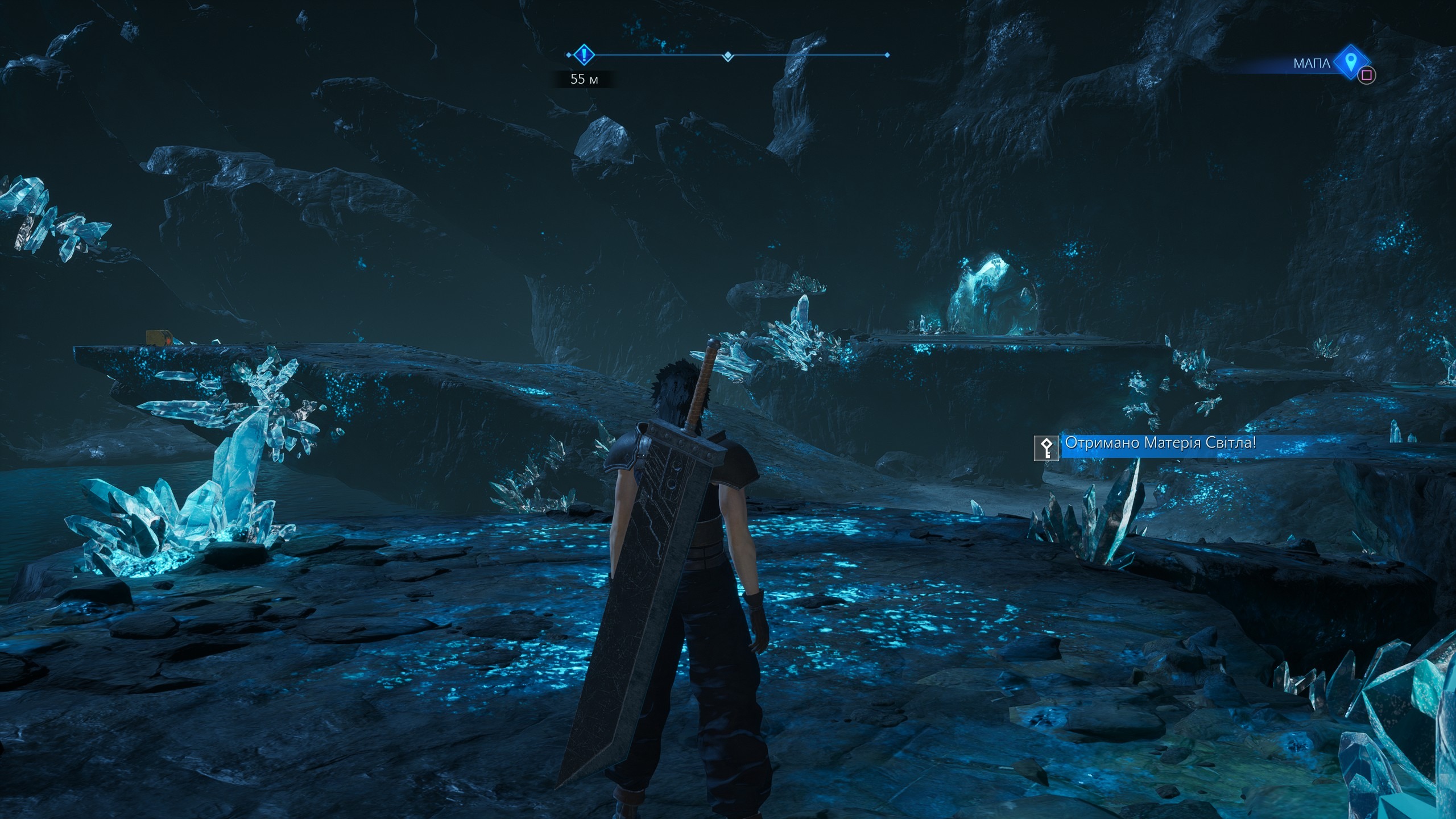Viewport: 1456px width, 819px height.
Task: Click the Отримано Матерія Світла notification
Action: [1160, 443]
